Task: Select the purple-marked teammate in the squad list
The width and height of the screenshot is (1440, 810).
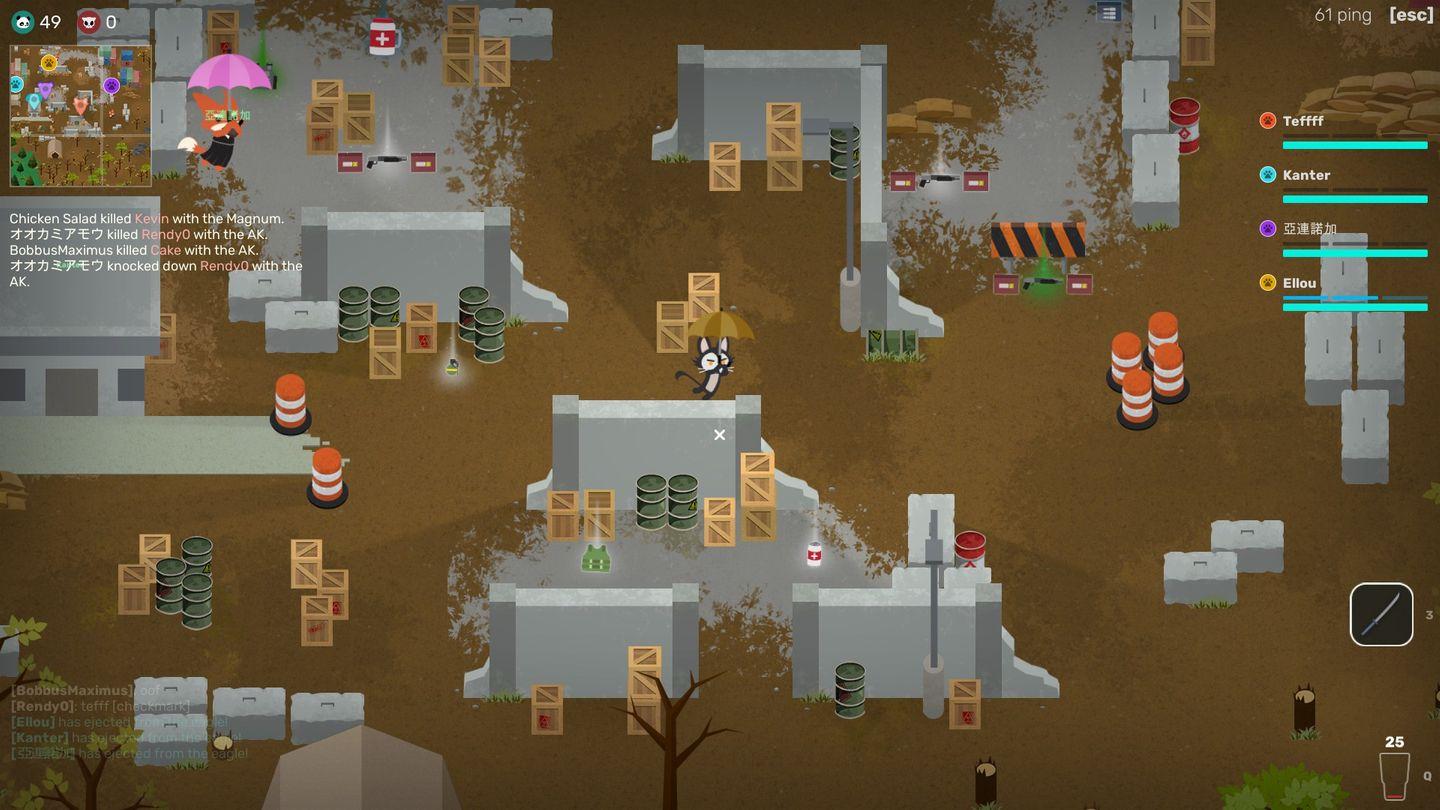Action: 1309,229
